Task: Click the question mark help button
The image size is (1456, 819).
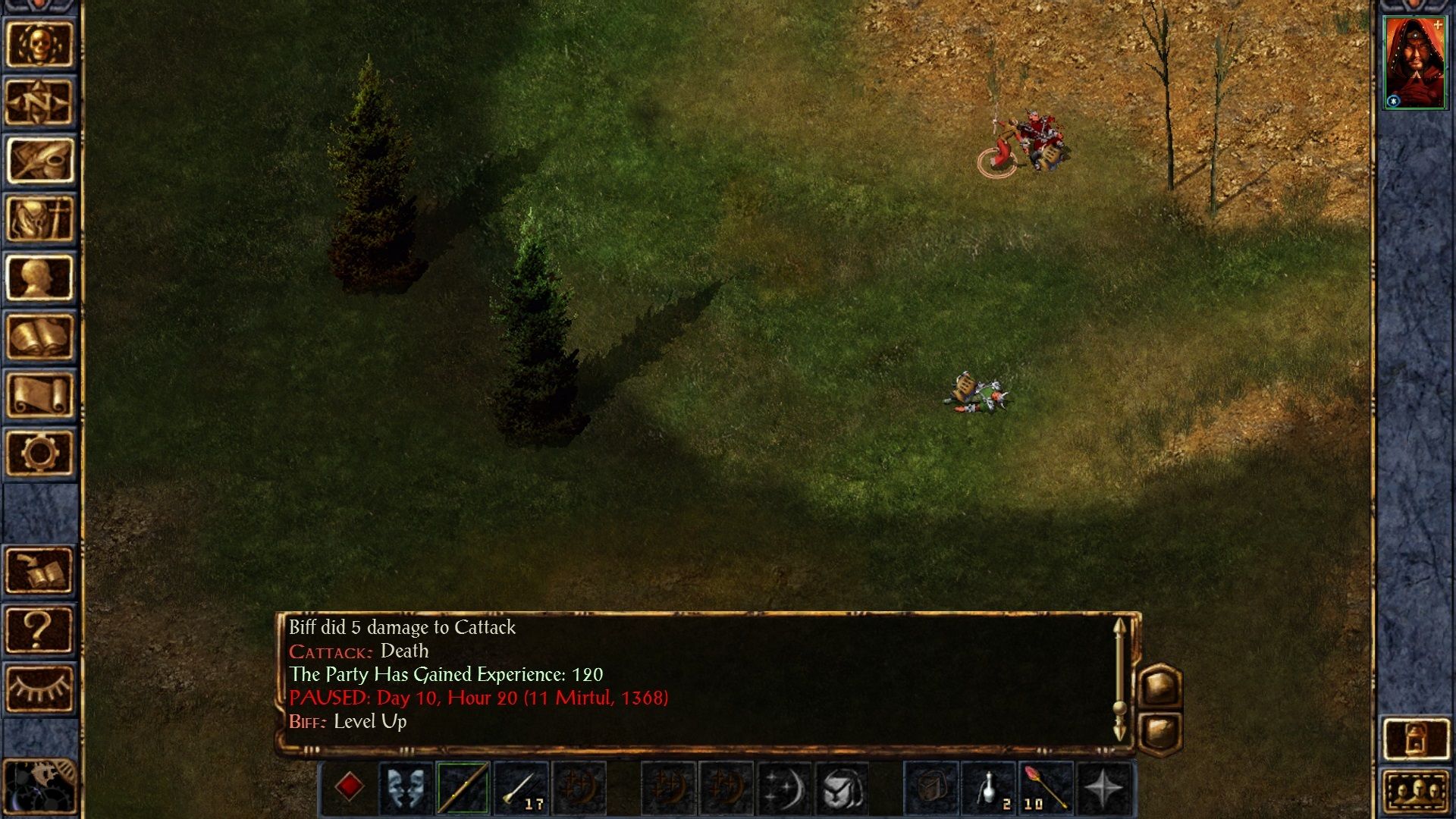Action: tap(39, 629)
